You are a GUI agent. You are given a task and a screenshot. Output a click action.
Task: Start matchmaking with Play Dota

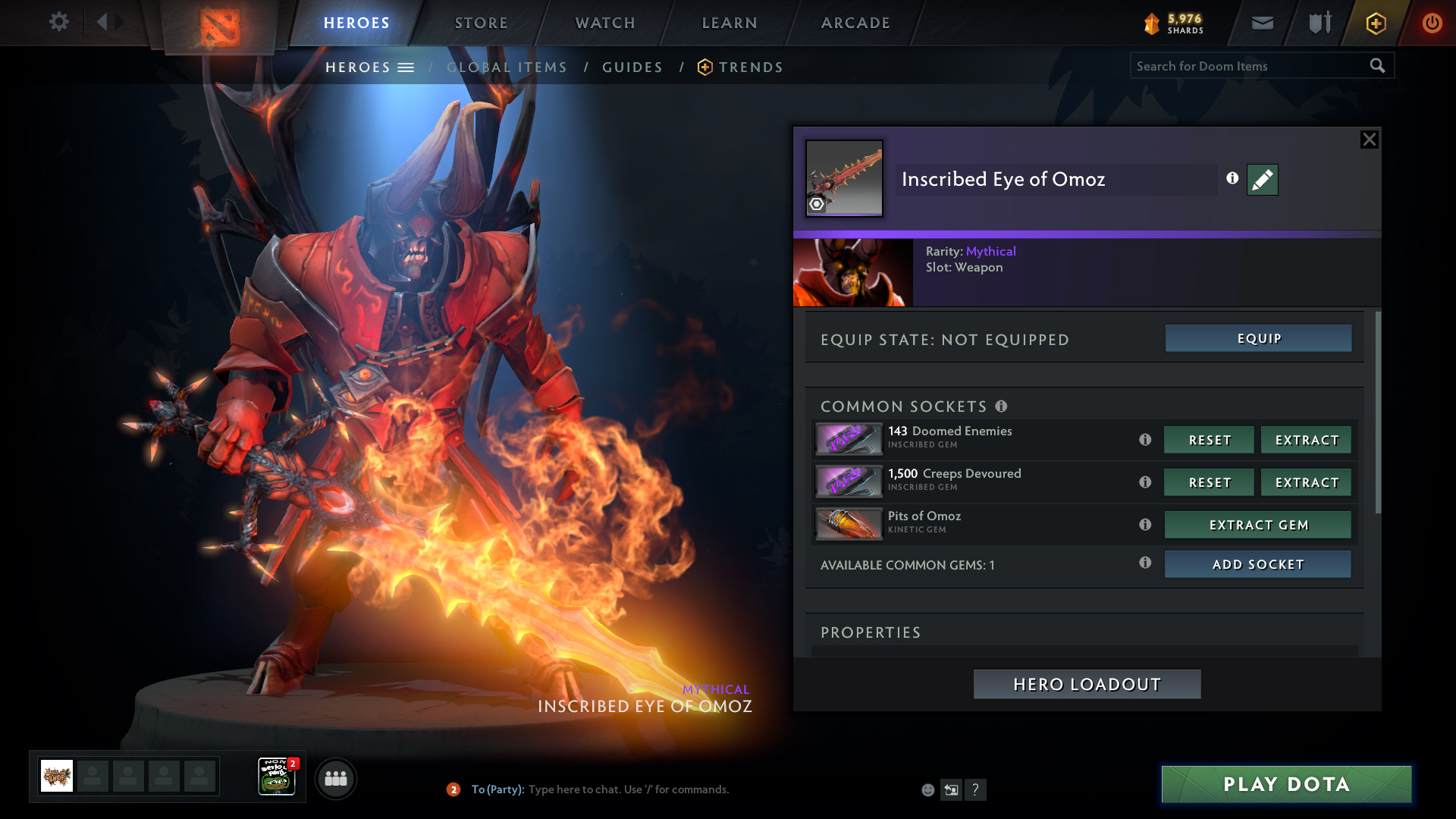(x=1286, y=784)
